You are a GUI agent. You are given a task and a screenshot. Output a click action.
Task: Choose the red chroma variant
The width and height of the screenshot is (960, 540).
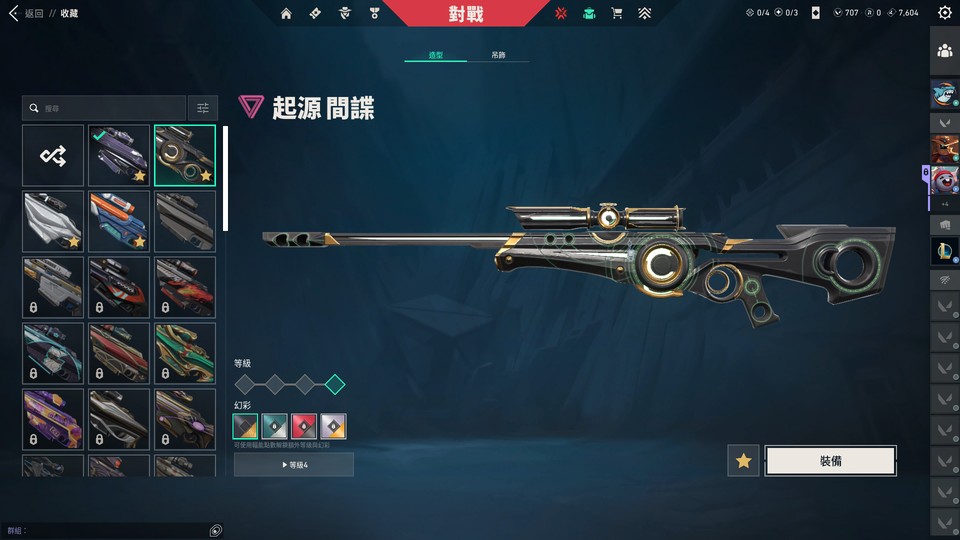coord(304,427)
